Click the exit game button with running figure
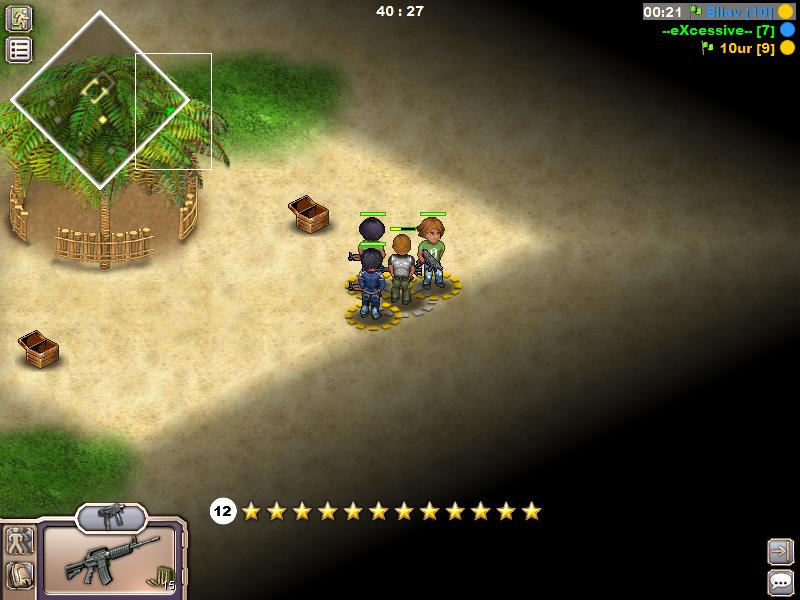800x600 pixels. (20, 18)
